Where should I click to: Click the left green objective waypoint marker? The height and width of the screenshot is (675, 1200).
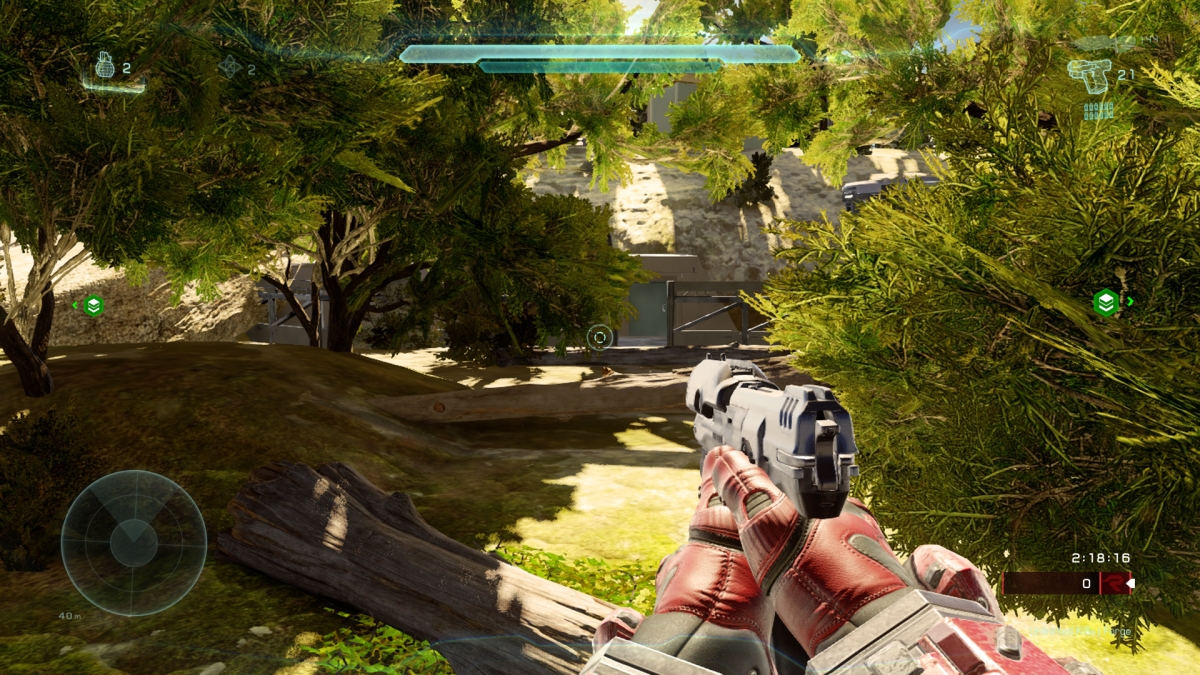(x=93, y=305)
